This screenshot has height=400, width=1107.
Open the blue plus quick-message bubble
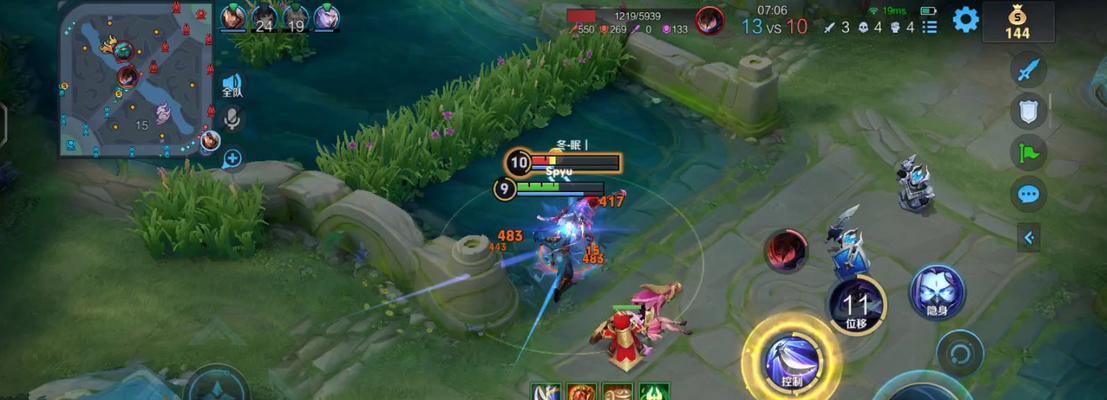tap(232, 158)
